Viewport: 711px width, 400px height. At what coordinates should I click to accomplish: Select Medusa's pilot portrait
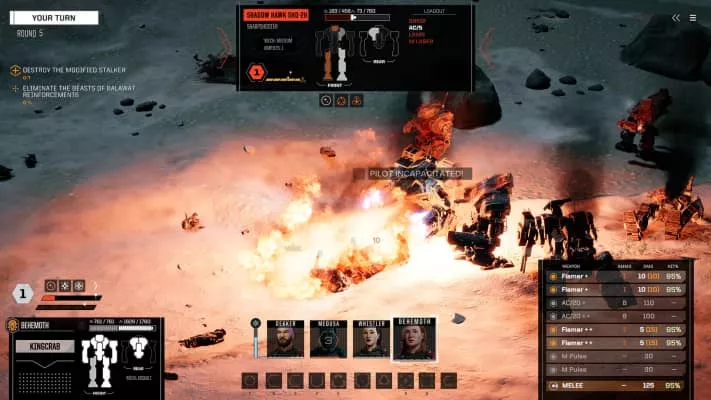[x=328, y=340]
